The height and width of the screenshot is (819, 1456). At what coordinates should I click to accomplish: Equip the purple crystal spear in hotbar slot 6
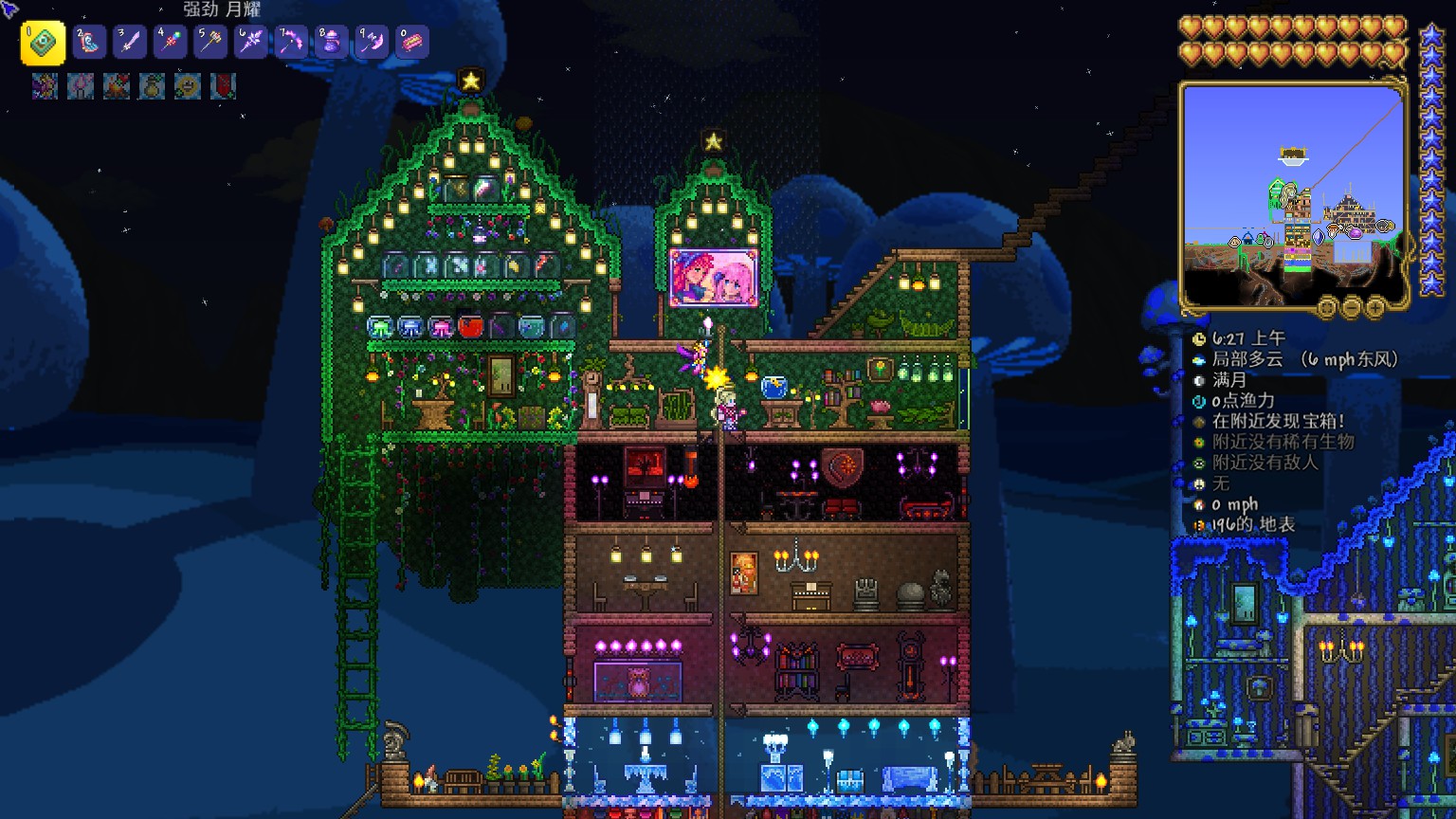pos(250,43)
